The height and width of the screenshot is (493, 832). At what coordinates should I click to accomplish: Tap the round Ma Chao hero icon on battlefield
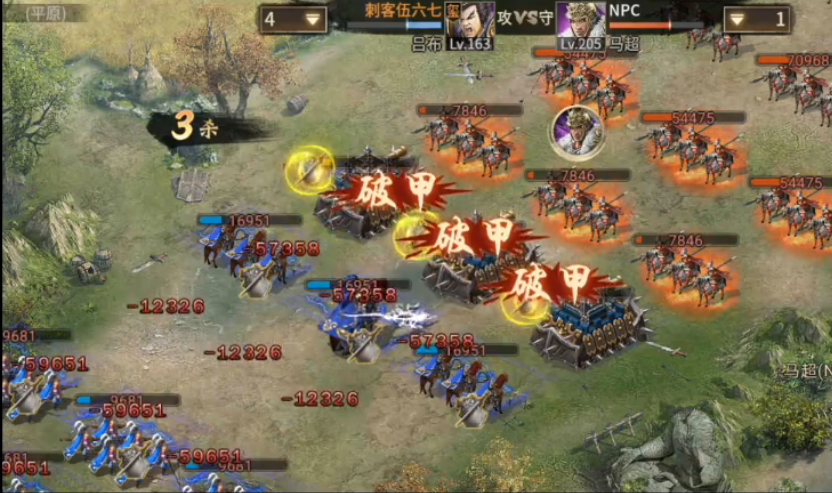575,133
